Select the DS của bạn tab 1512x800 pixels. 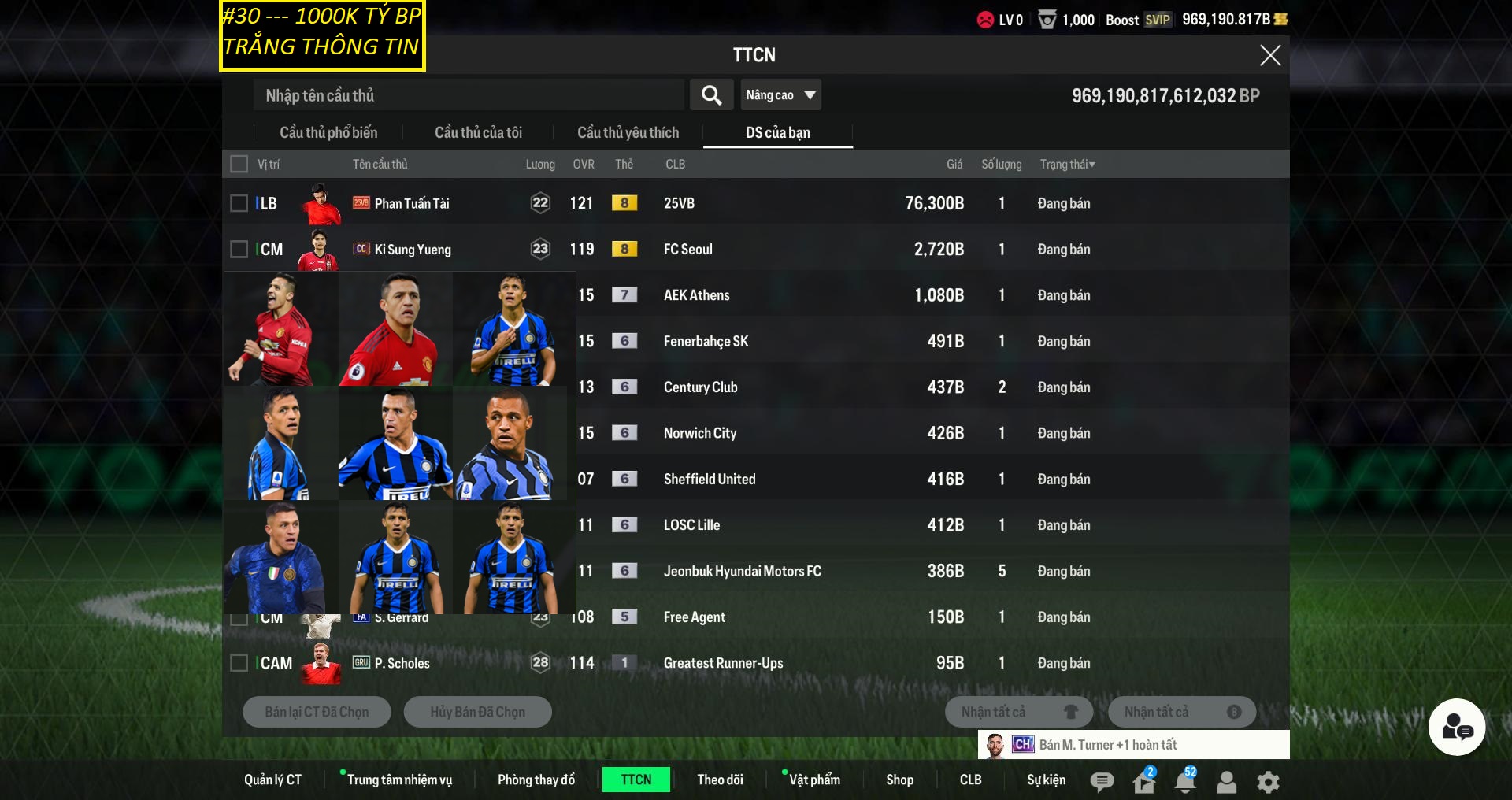777,133
